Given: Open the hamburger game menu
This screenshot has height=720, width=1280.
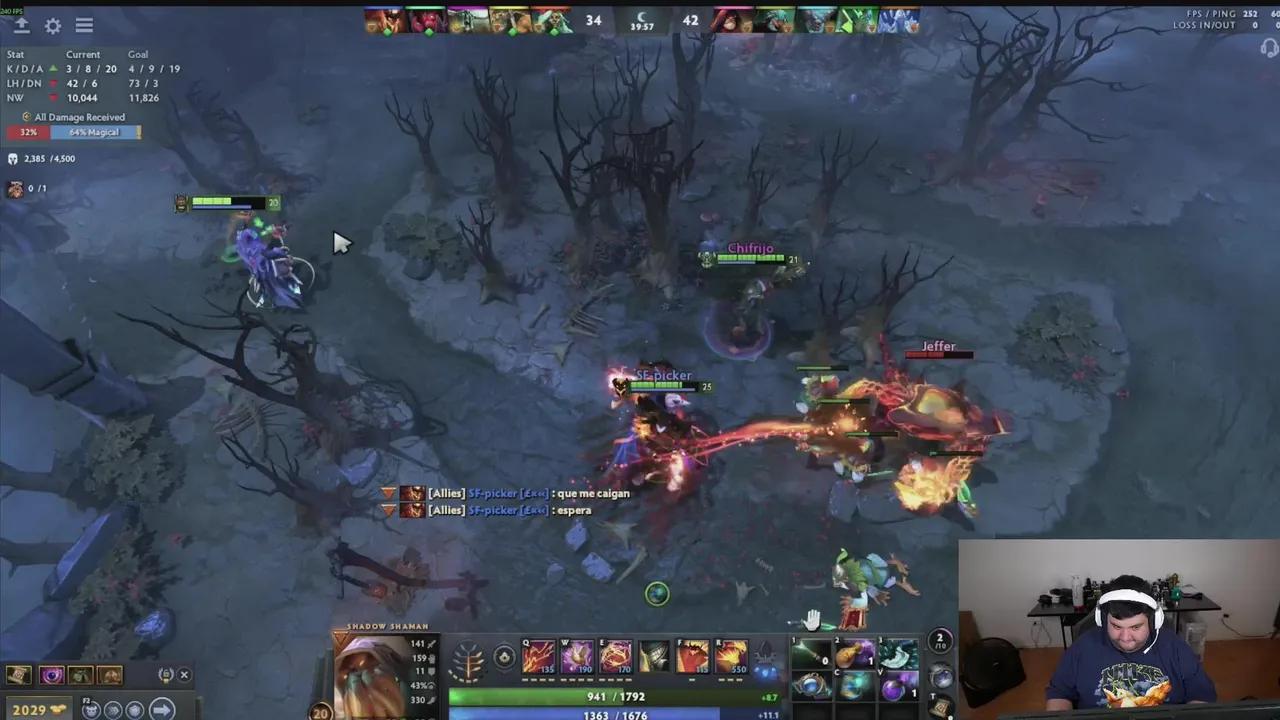Looking at the screenshot, I should point(84,26).
